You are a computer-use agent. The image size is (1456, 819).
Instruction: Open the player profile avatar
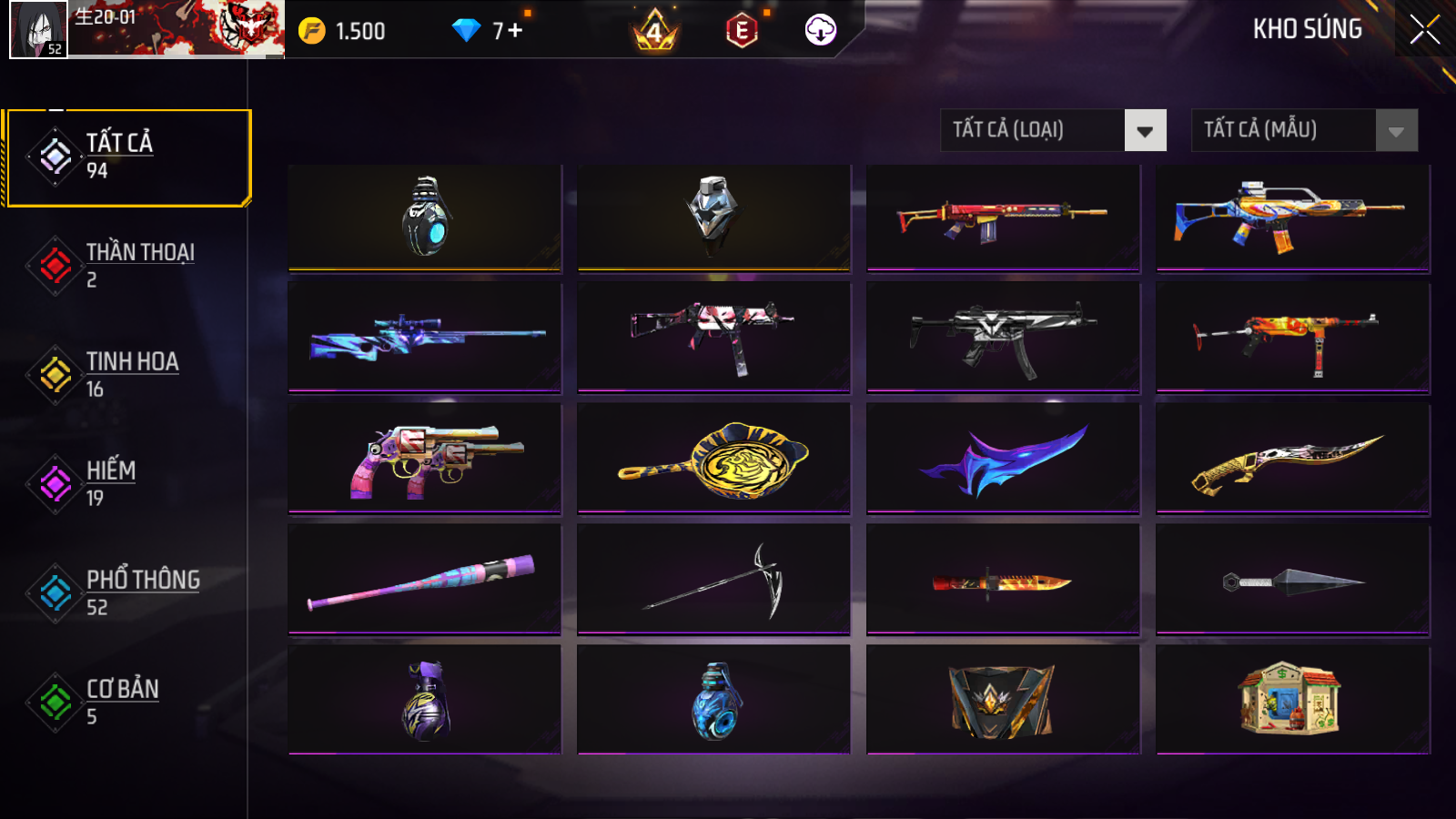tap(38, 29)
